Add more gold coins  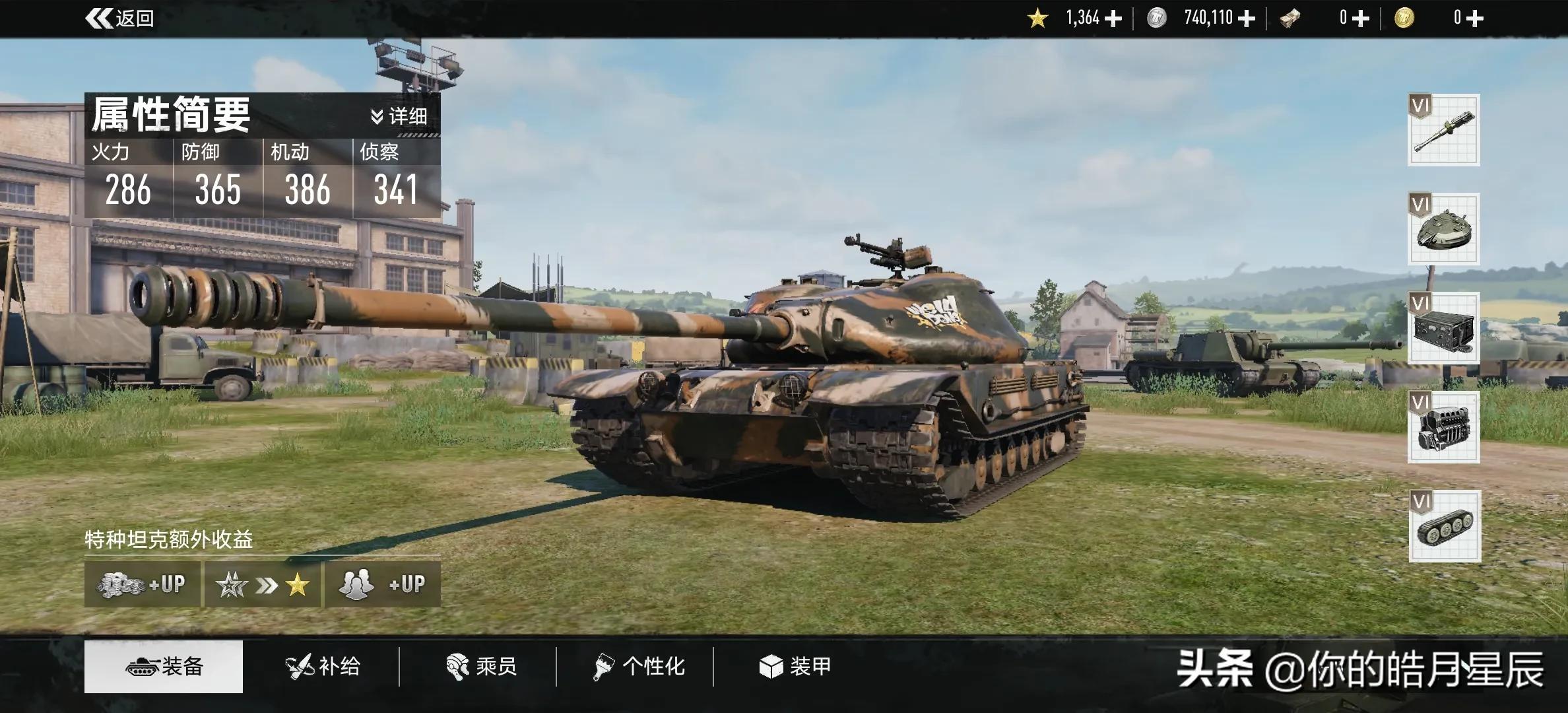(1474, 18)
